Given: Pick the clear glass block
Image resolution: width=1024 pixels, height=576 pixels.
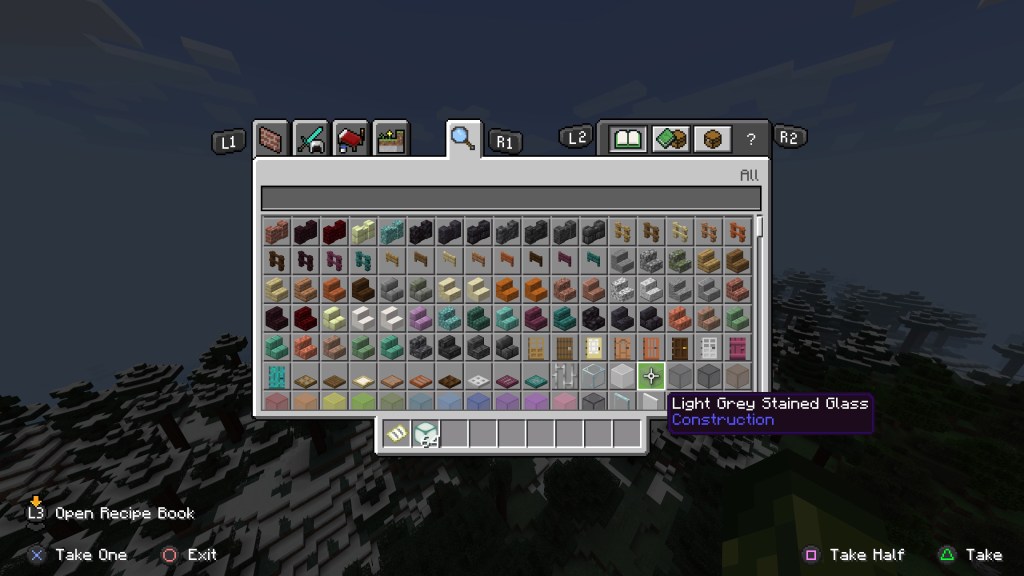Looking at the screenshot, I should 594,376.
